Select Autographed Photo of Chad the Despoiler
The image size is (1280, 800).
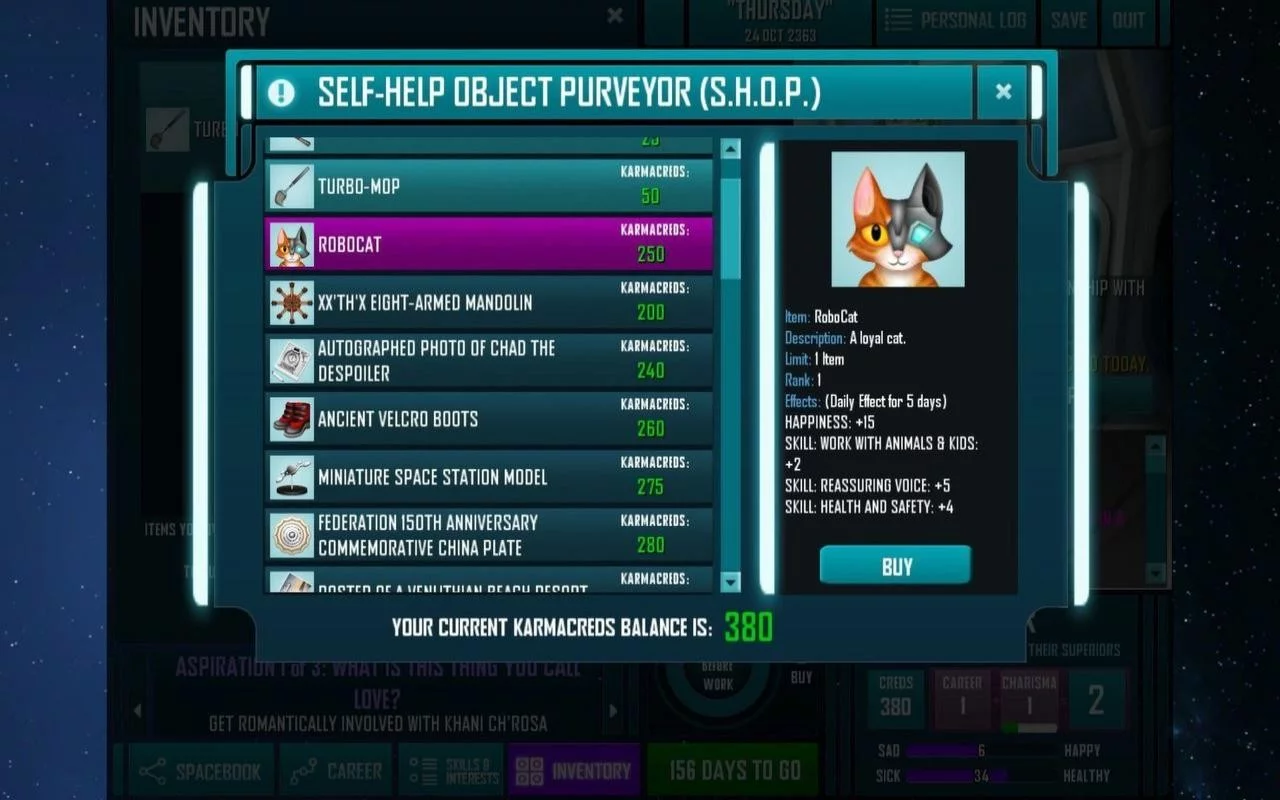click(488, 360)
